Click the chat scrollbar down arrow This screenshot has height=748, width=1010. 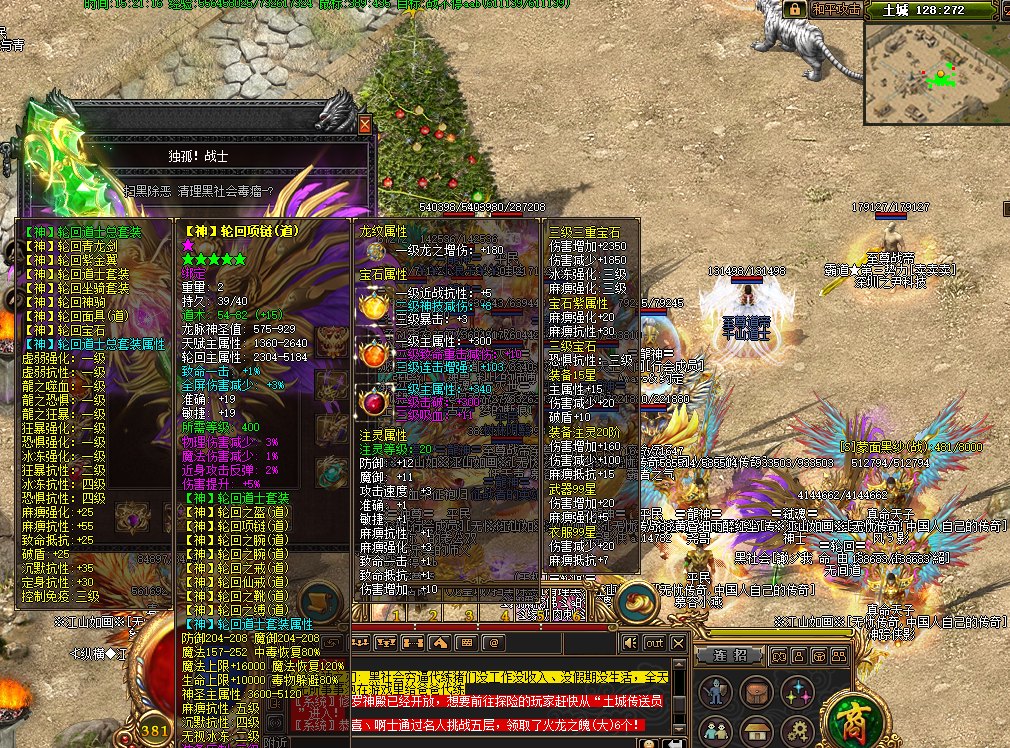pyautogui.click(x=680, y=726)
